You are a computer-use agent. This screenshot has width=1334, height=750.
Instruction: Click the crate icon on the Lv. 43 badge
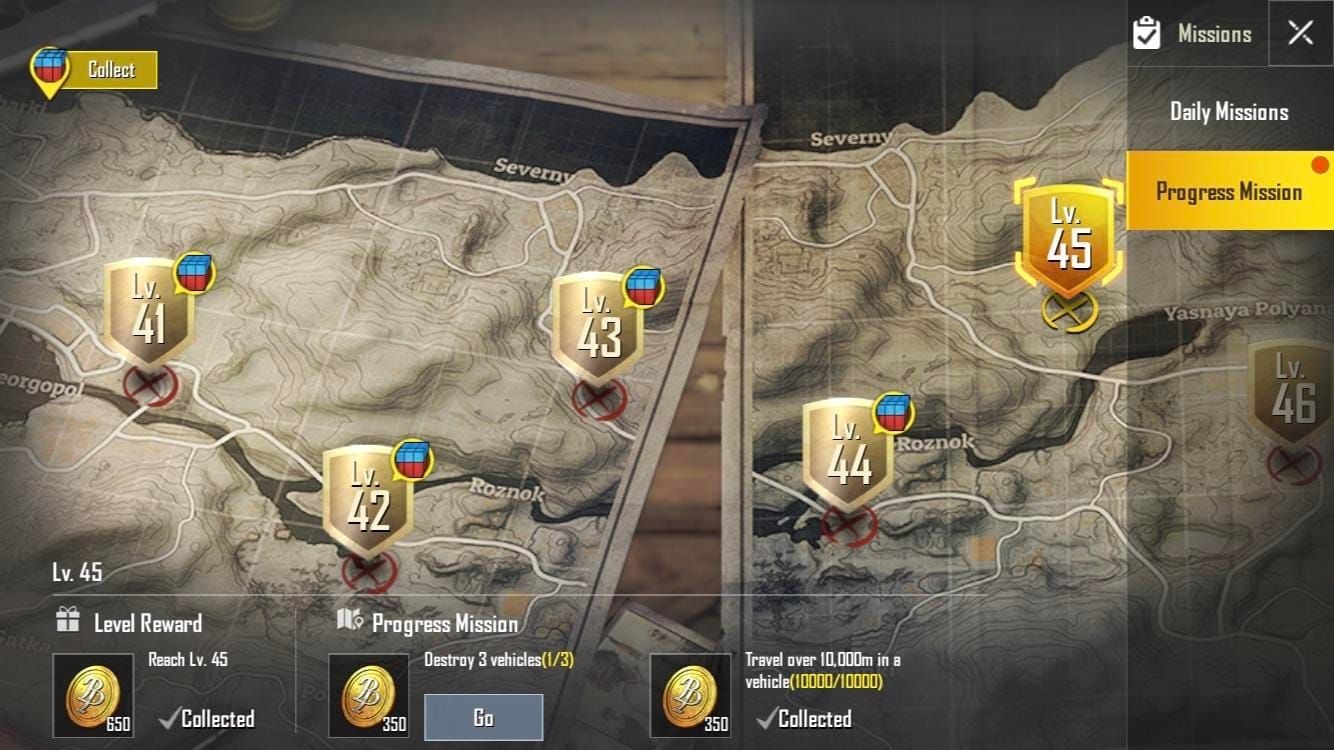644,289
